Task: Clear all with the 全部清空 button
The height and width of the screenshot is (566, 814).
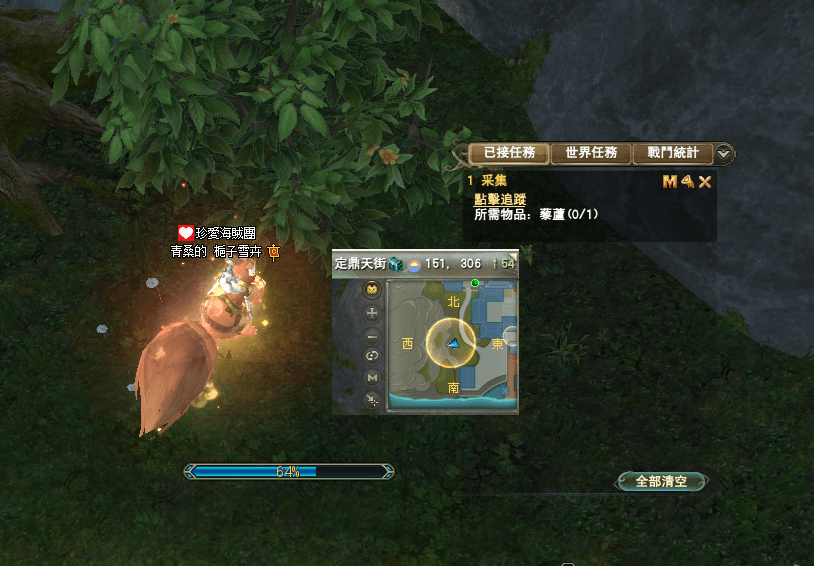Action: pyautogui.click(x=662, y=481)
